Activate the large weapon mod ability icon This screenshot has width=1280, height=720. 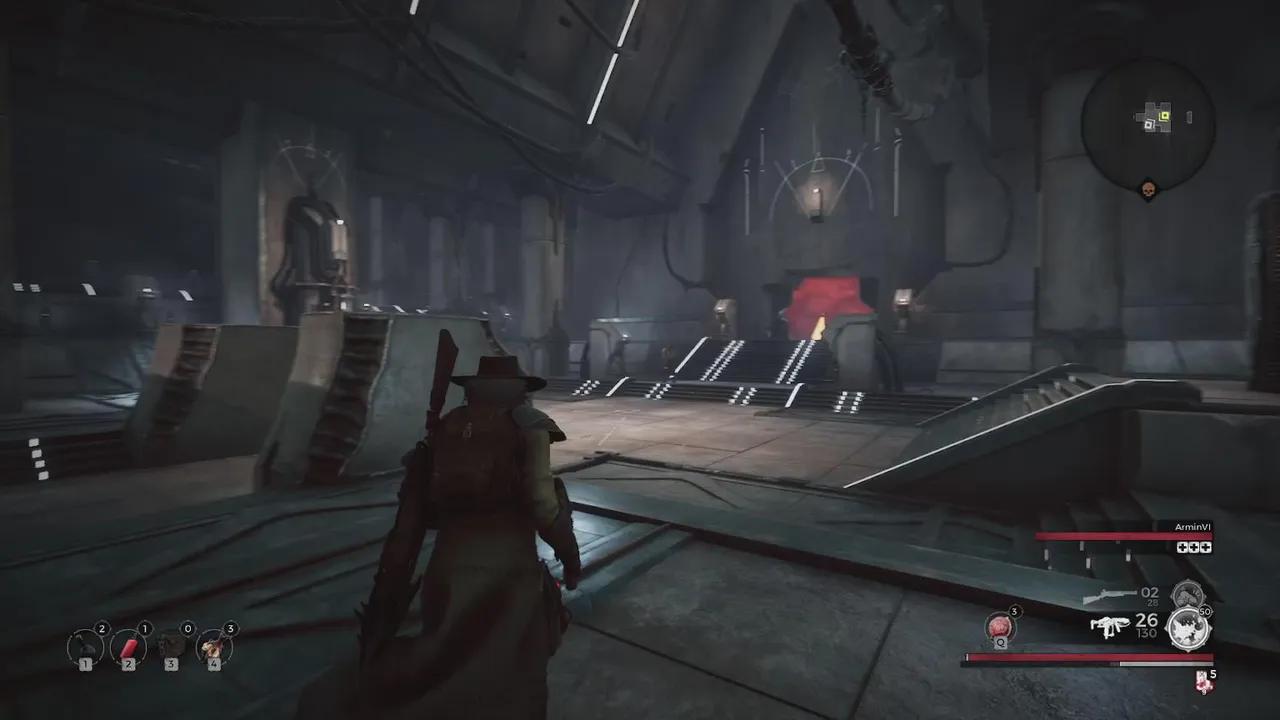[x=1189, y=629]
